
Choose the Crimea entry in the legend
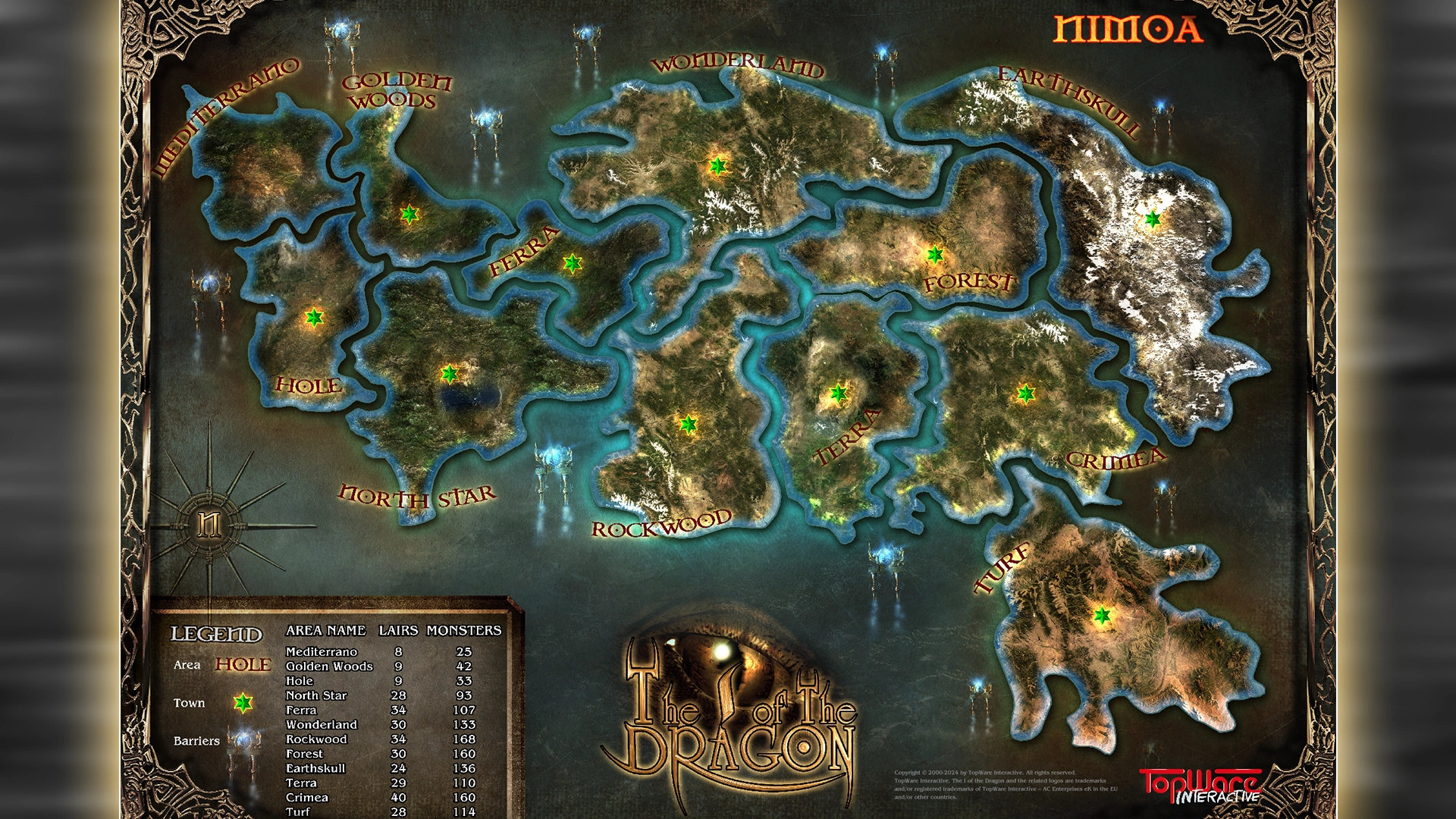(307, 798)
